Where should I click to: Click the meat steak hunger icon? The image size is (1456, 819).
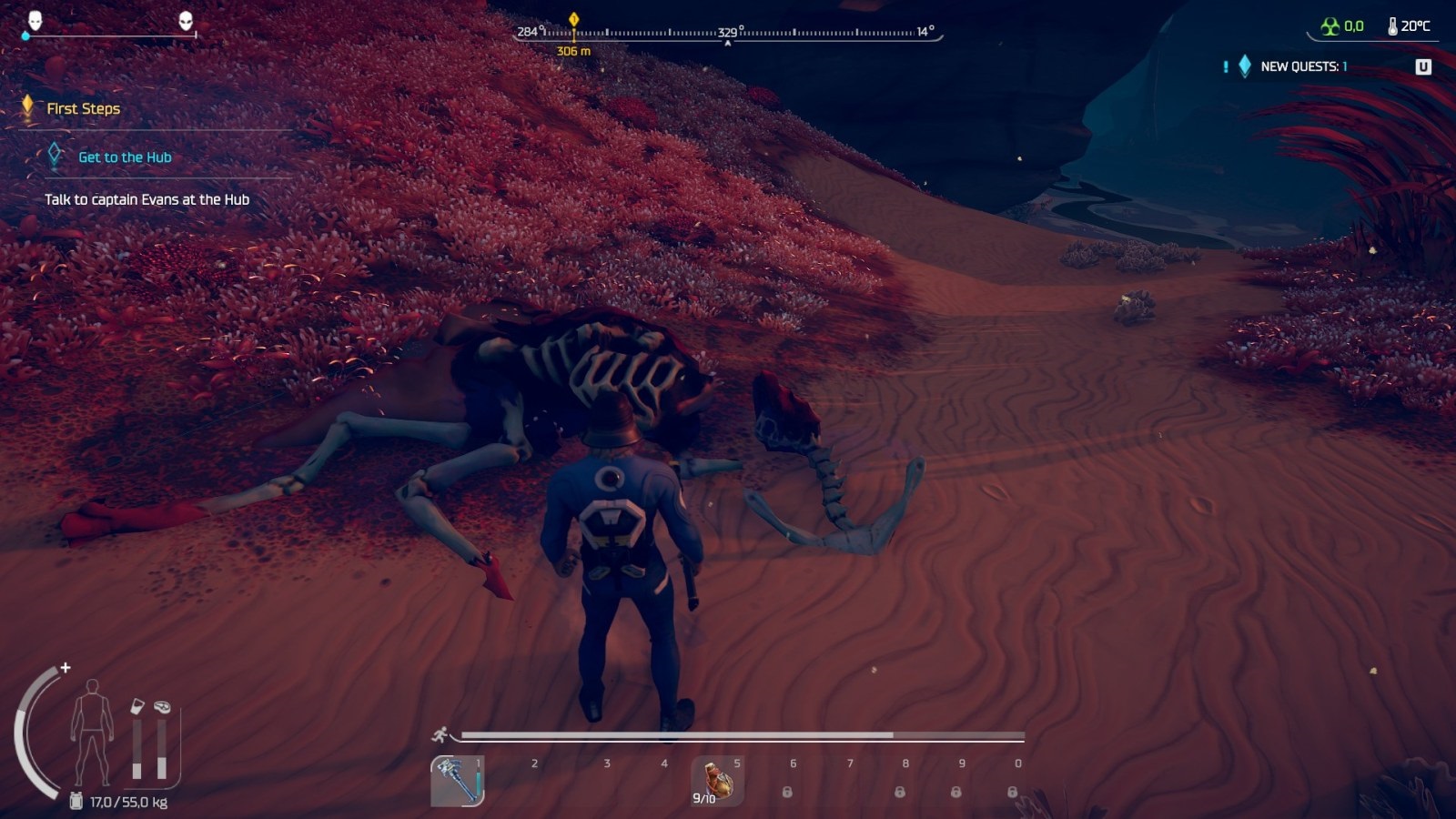(162, 706)
